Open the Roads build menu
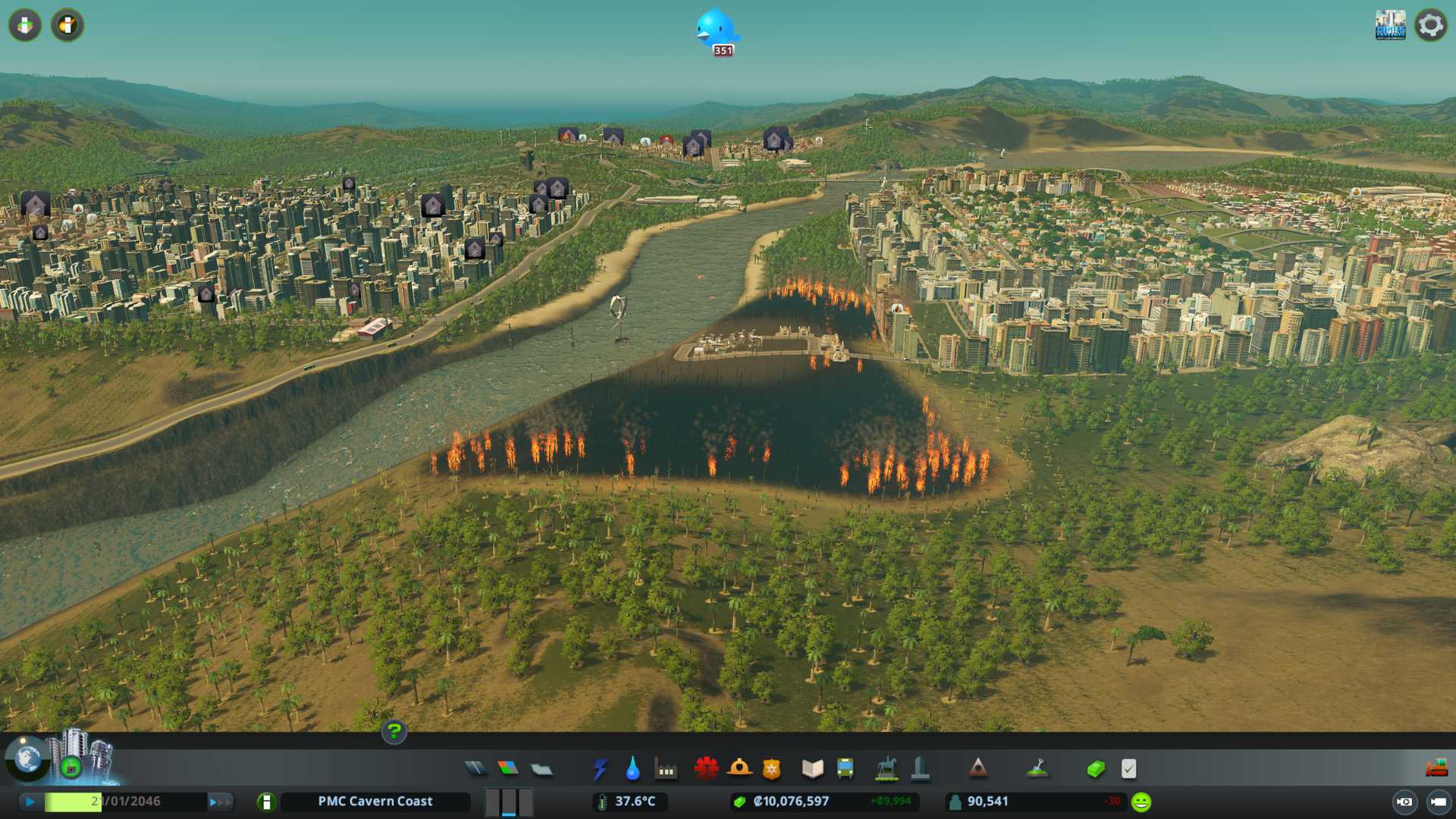The height and width of the screenshot is (819, 1456). pyautogui.click(x=475, y=769)
